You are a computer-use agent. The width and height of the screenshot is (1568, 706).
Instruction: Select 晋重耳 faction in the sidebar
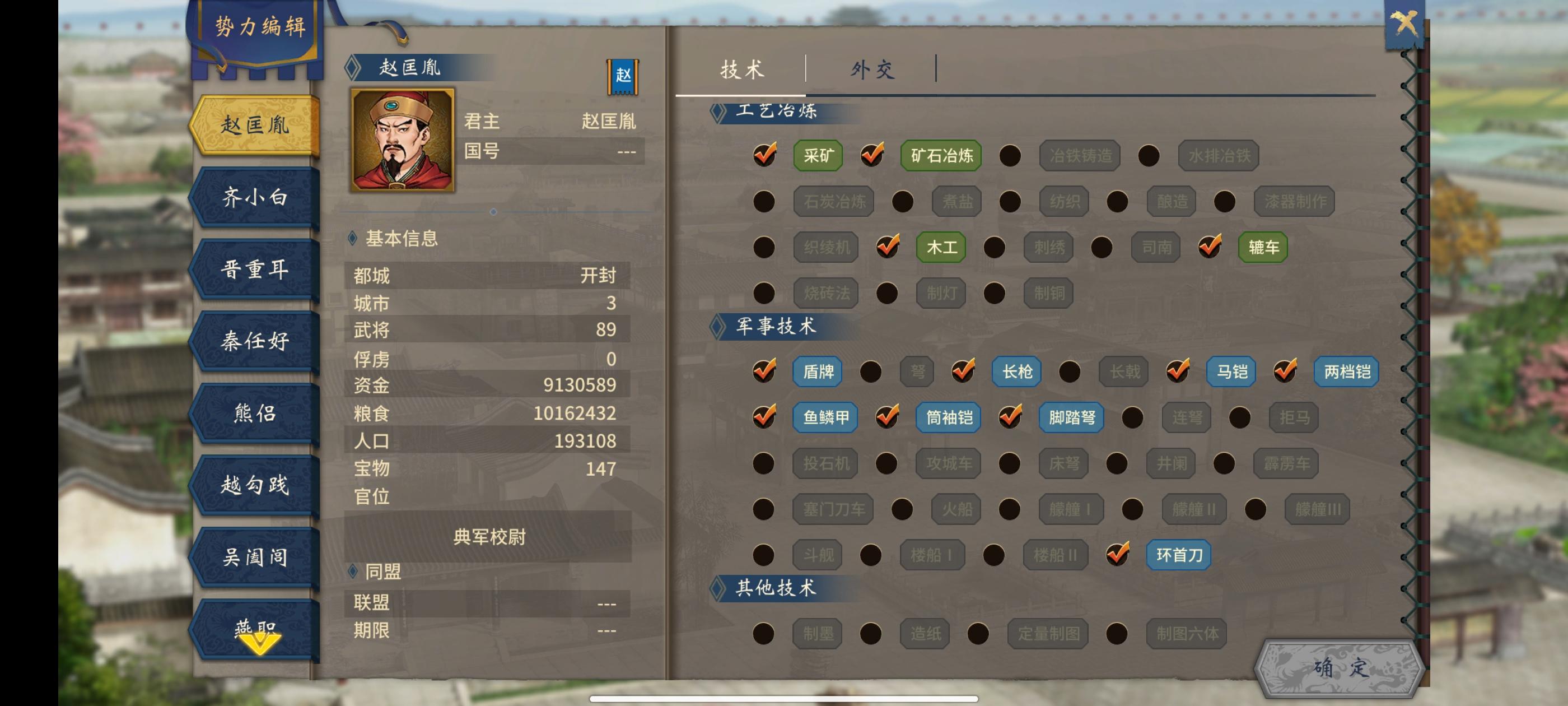(x=256, y=270)
